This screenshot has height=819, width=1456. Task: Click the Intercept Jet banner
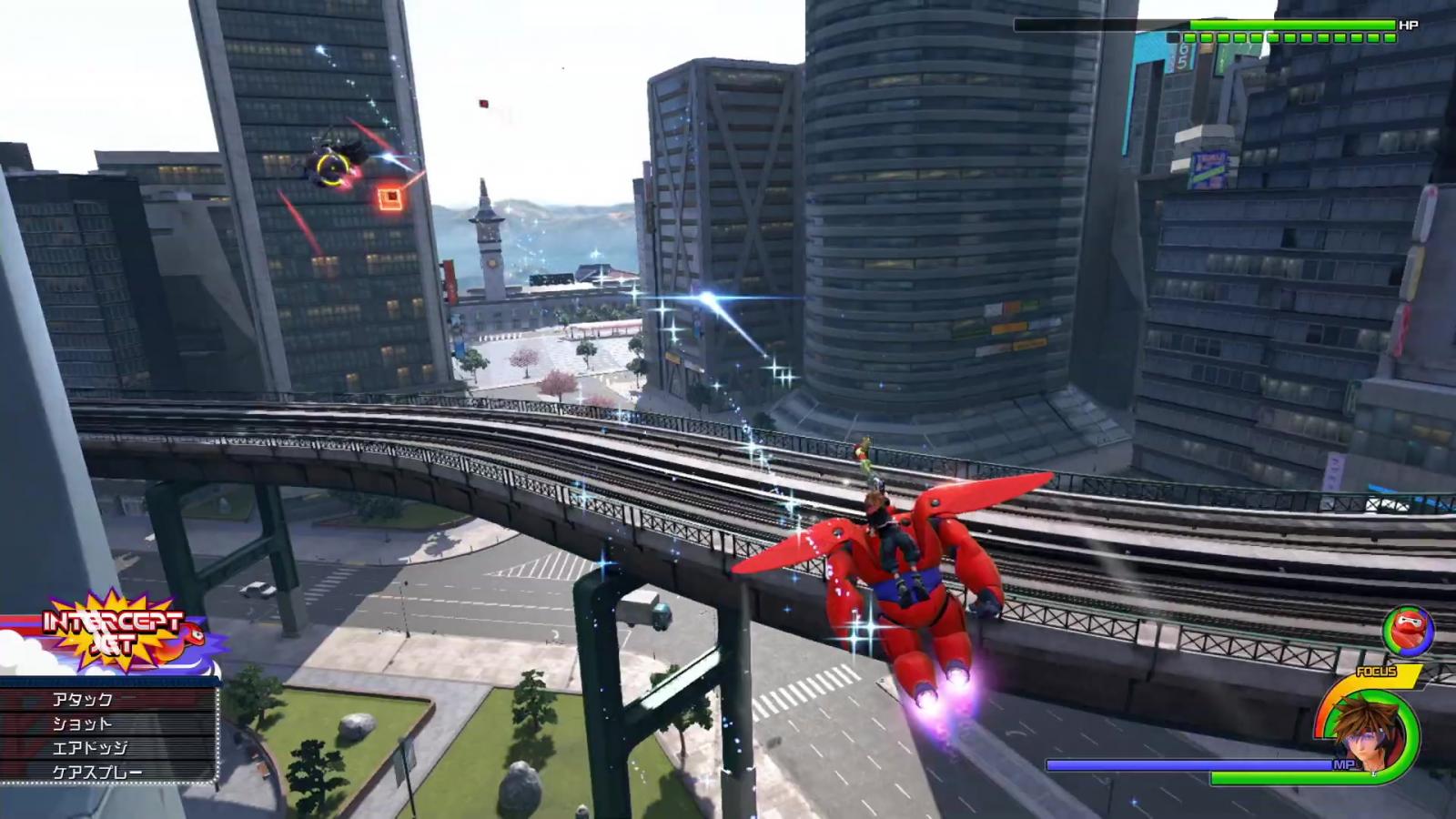coord(114,632)
